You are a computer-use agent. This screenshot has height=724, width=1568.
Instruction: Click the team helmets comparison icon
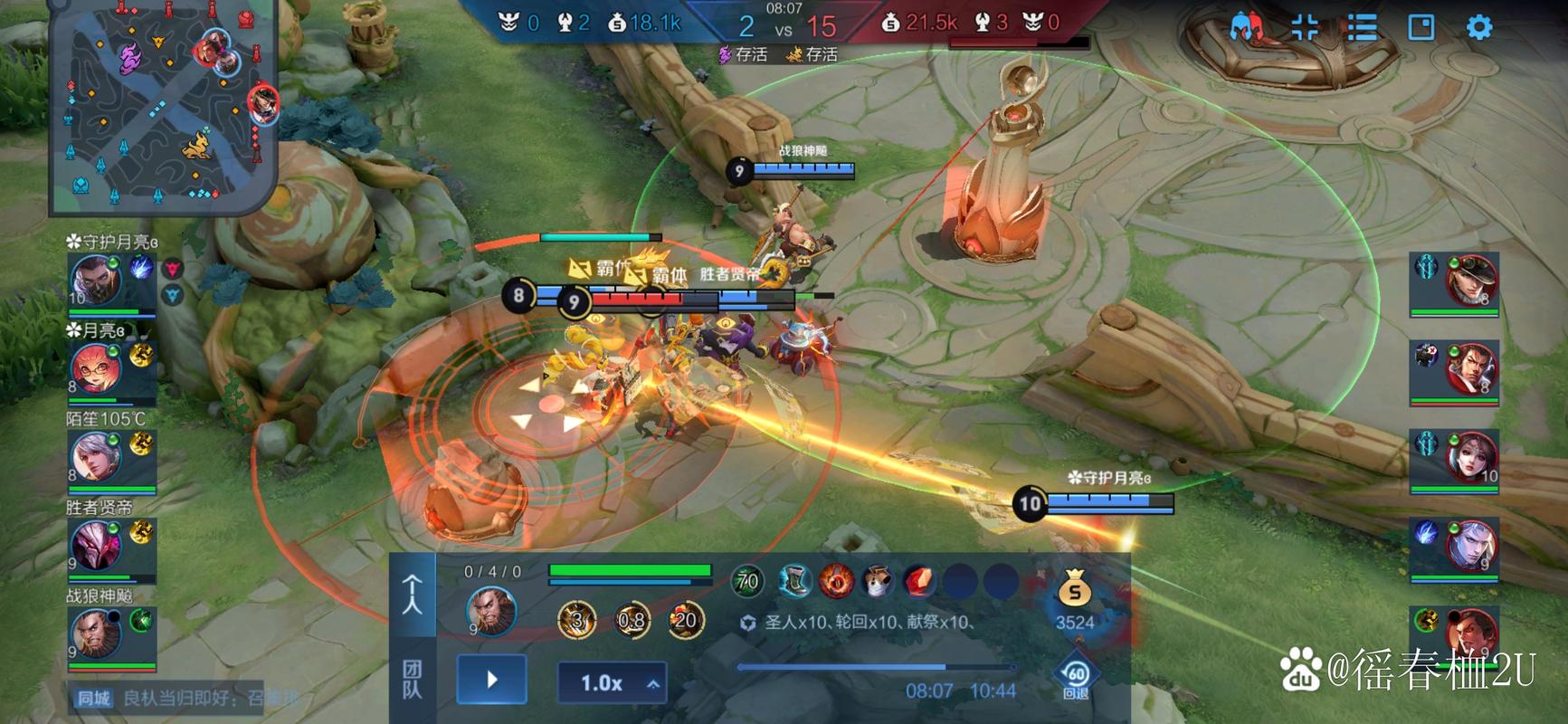point(1247,27)
